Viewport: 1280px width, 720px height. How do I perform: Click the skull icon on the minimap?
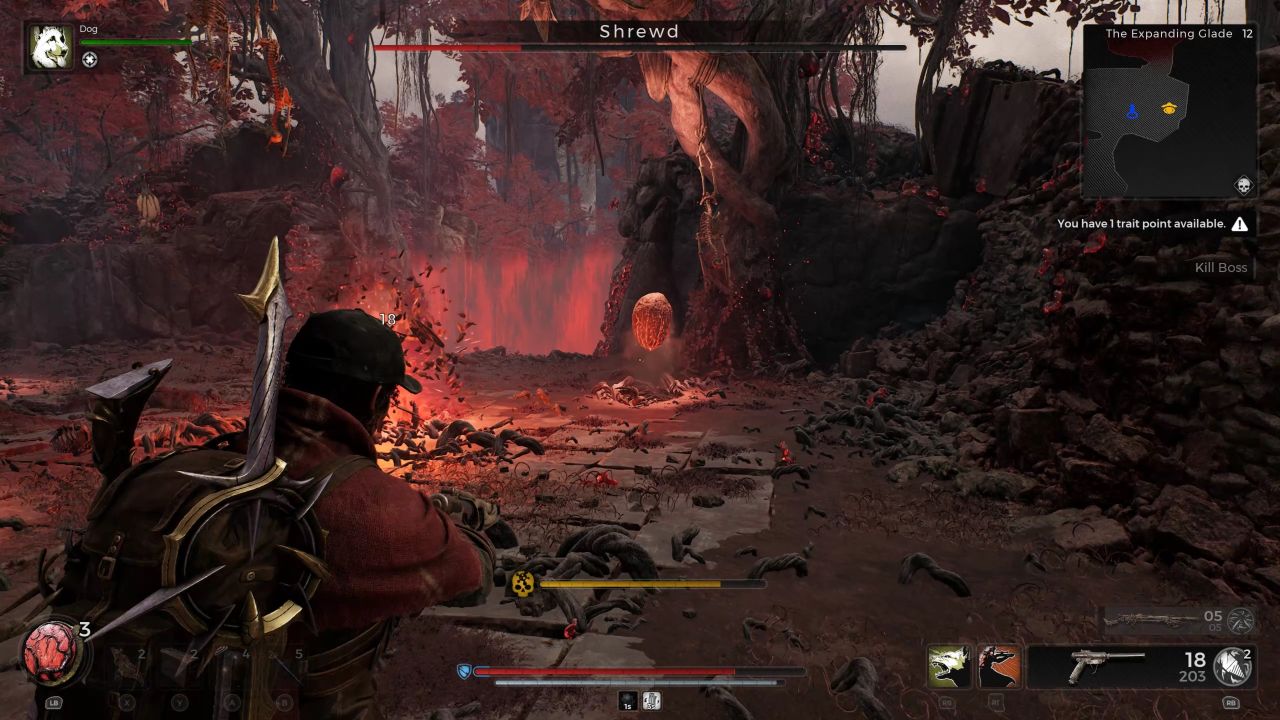click(1243, 185)
